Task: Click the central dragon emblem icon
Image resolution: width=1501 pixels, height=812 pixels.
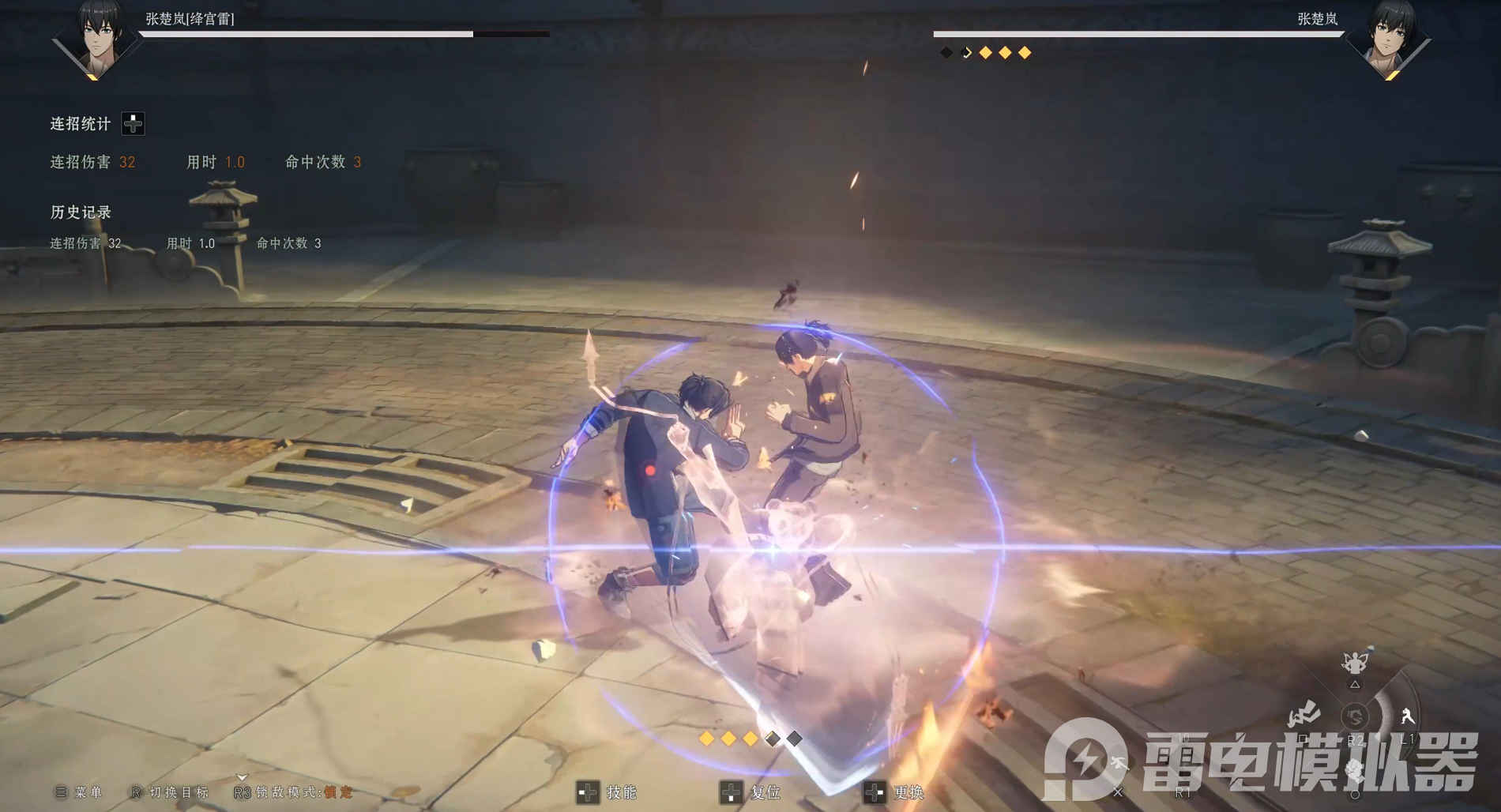Action: [1355, 716]
